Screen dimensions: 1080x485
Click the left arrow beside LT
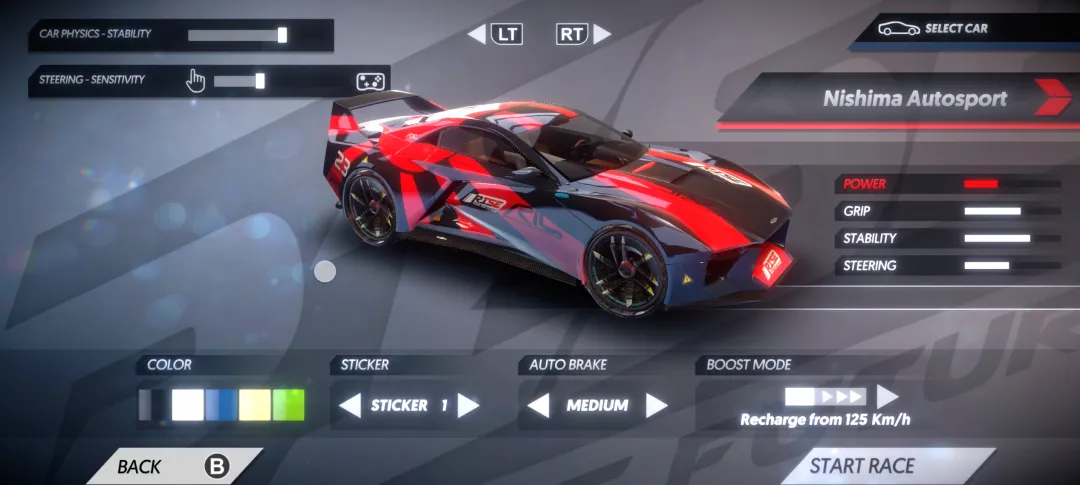click(476, 35)
